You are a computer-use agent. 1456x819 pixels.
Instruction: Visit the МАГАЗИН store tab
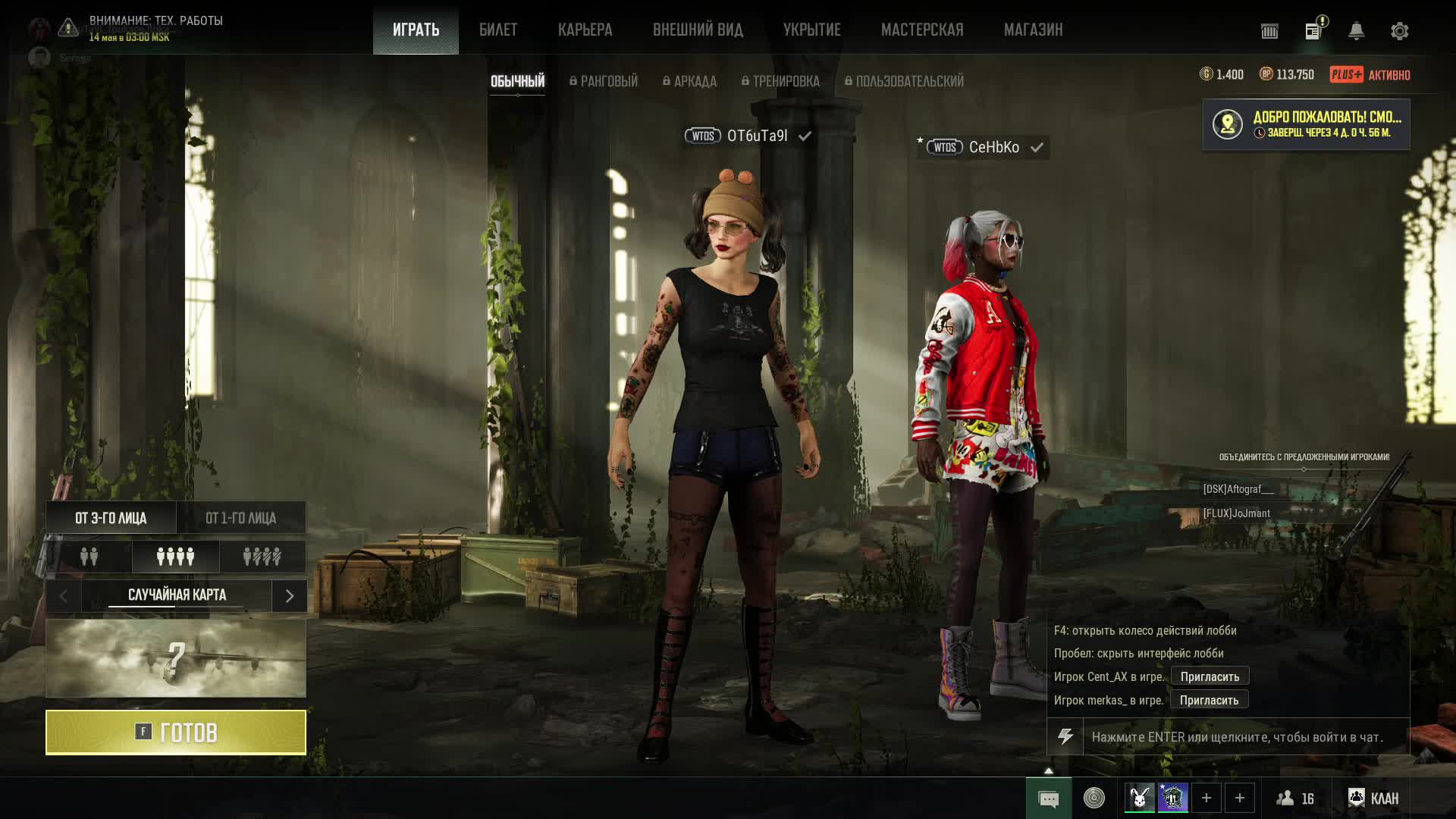[1033, 30]
